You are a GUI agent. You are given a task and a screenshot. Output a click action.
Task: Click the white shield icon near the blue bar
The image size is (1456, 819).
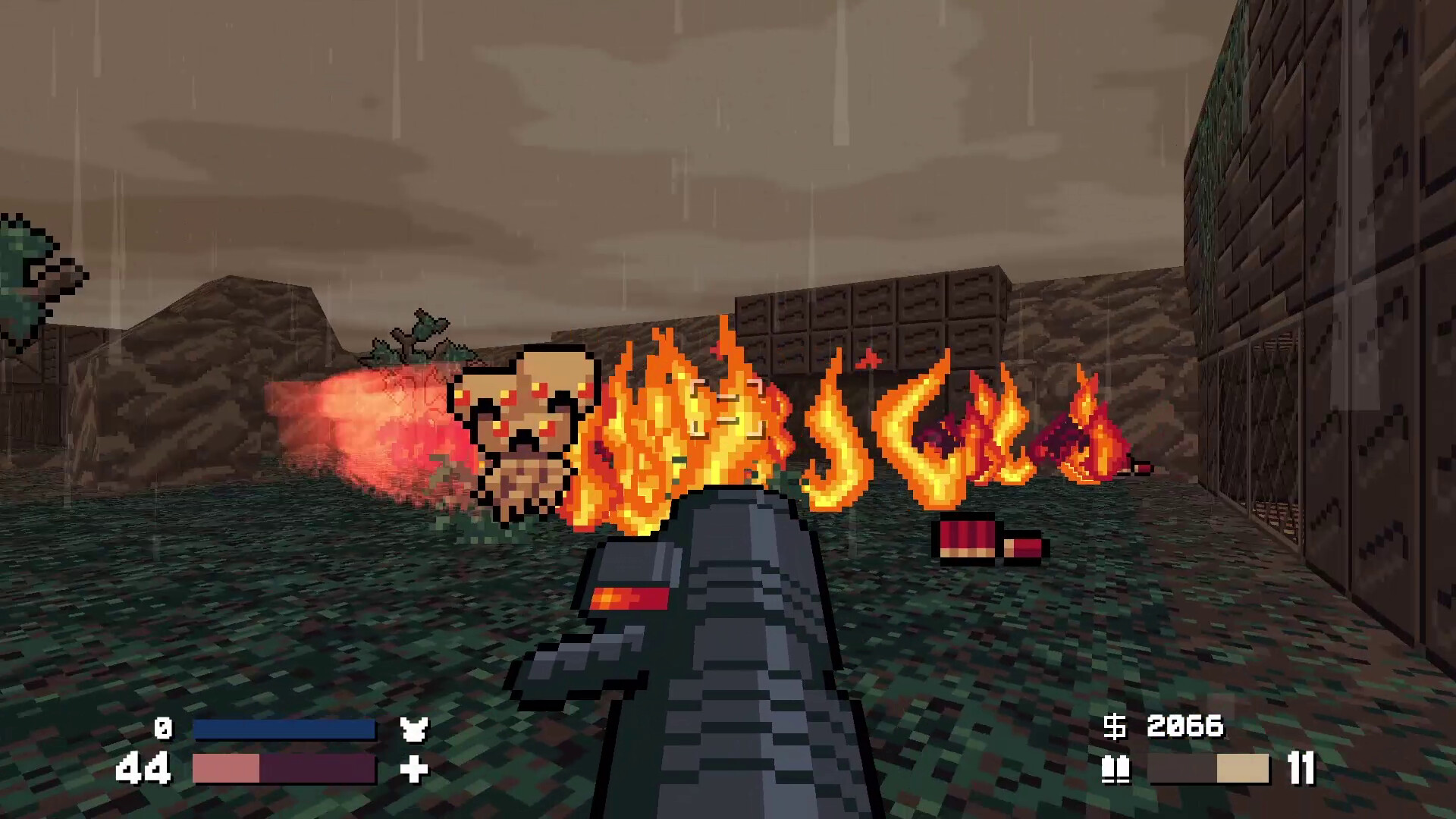(x=413, y=730)
